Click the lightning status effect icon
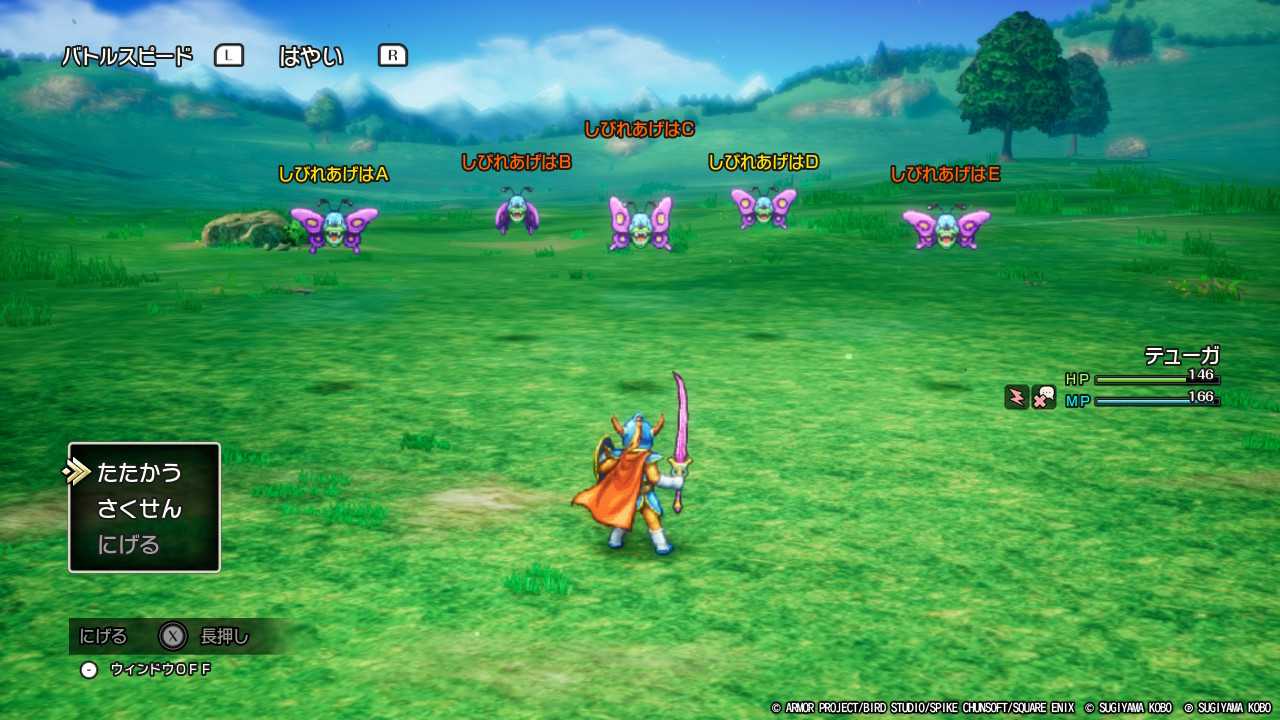Viewport: 1280px width, 720px height. pyautogui.click(x=1015, y=396)
